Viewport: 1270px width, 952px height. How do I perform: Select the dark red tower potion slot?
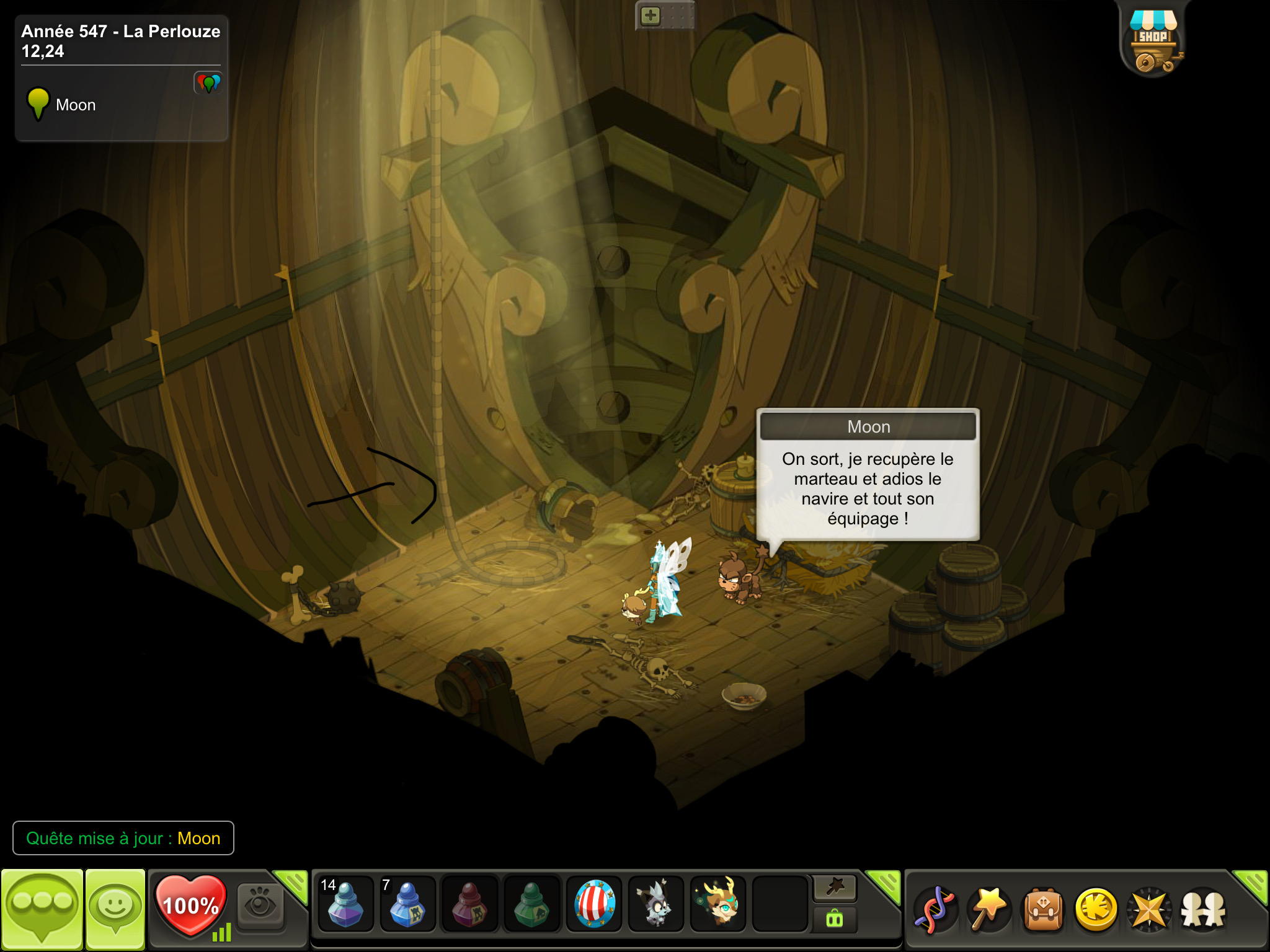469,904
